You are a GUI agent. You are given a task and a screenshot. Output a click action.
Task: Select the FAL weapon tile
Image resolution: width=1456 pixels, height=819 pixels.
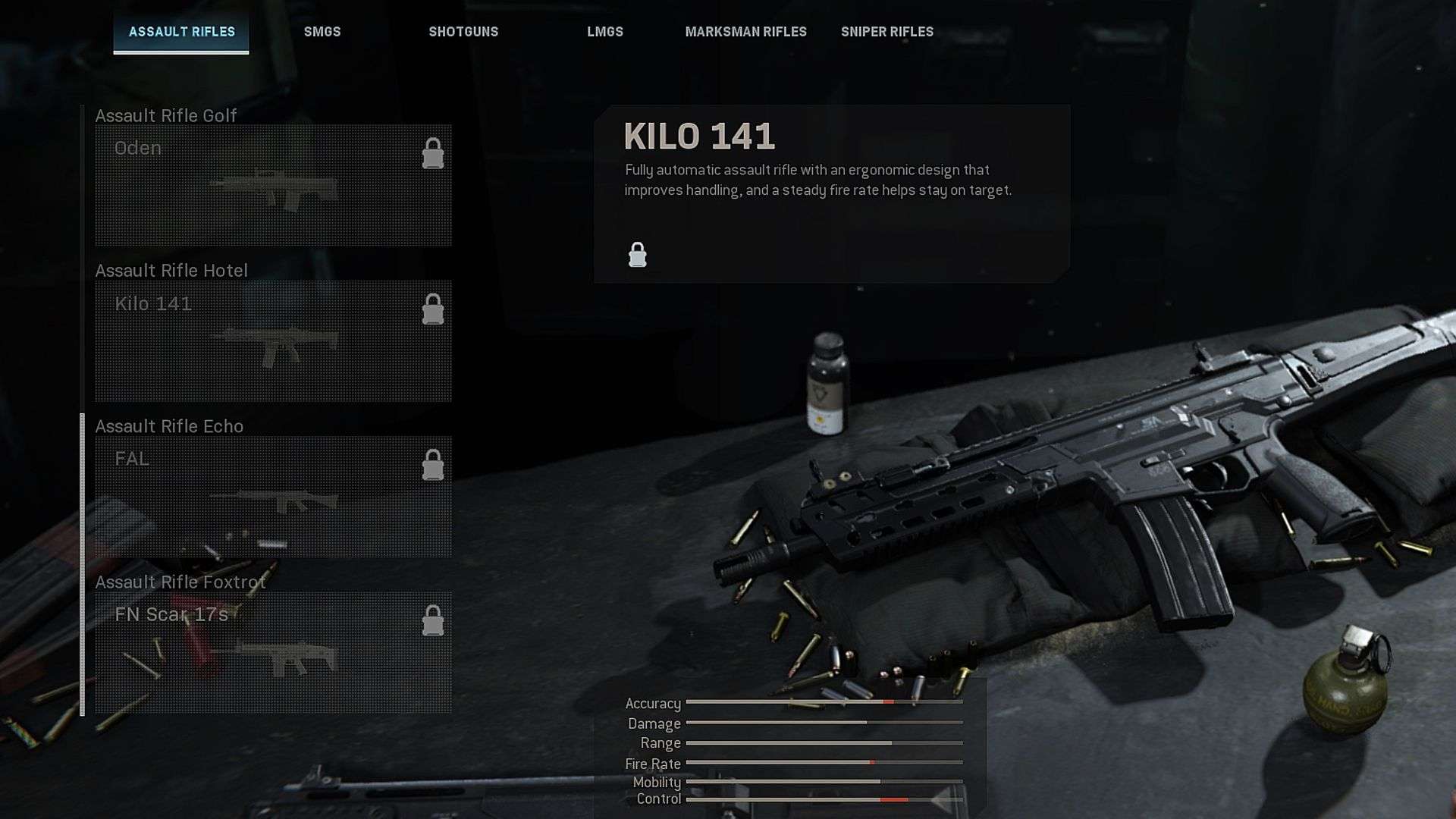pos(273,496)
